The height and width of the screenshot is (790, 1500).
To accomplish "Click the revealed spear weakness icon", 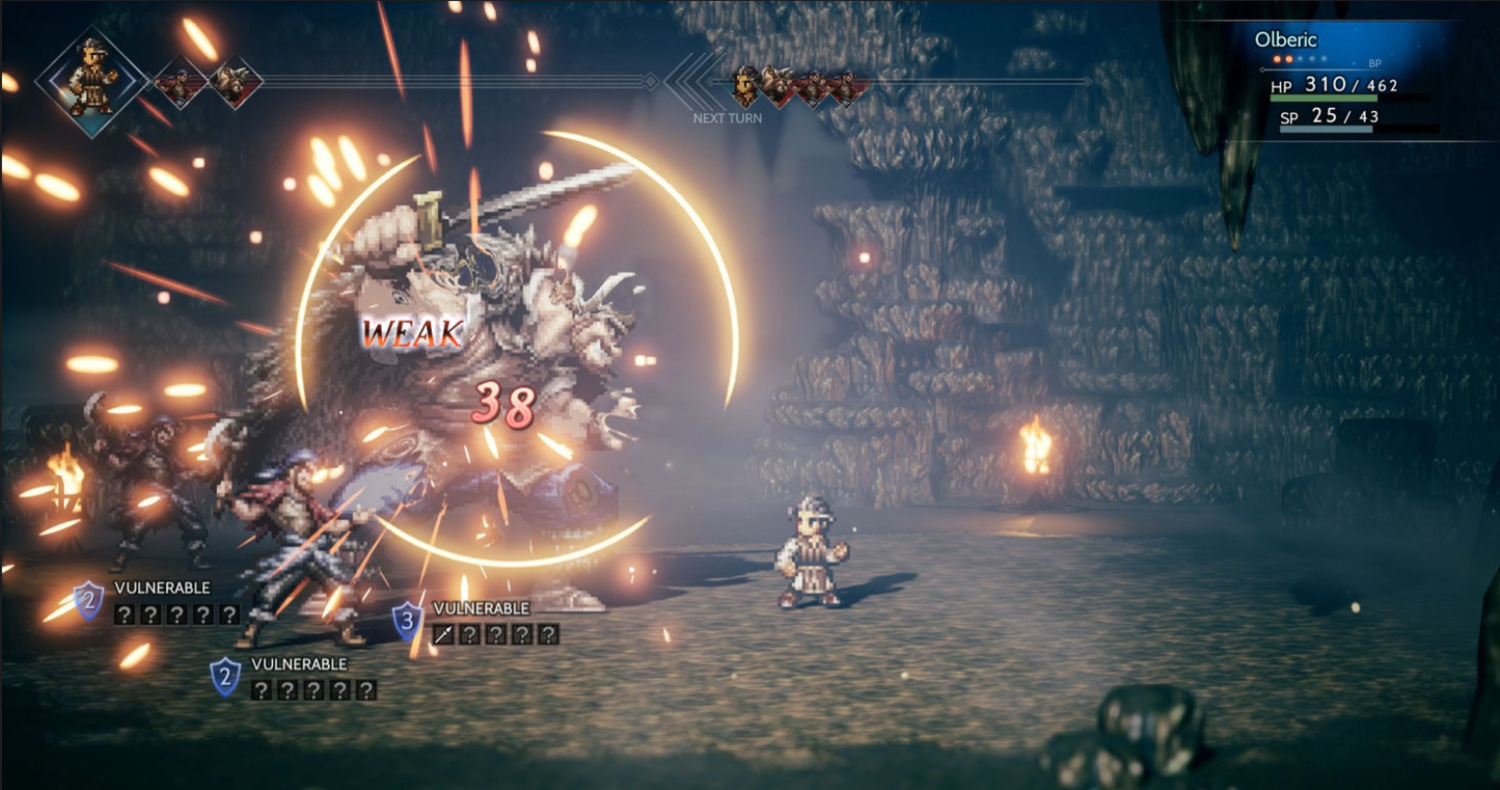I will [x=444, y=634].
